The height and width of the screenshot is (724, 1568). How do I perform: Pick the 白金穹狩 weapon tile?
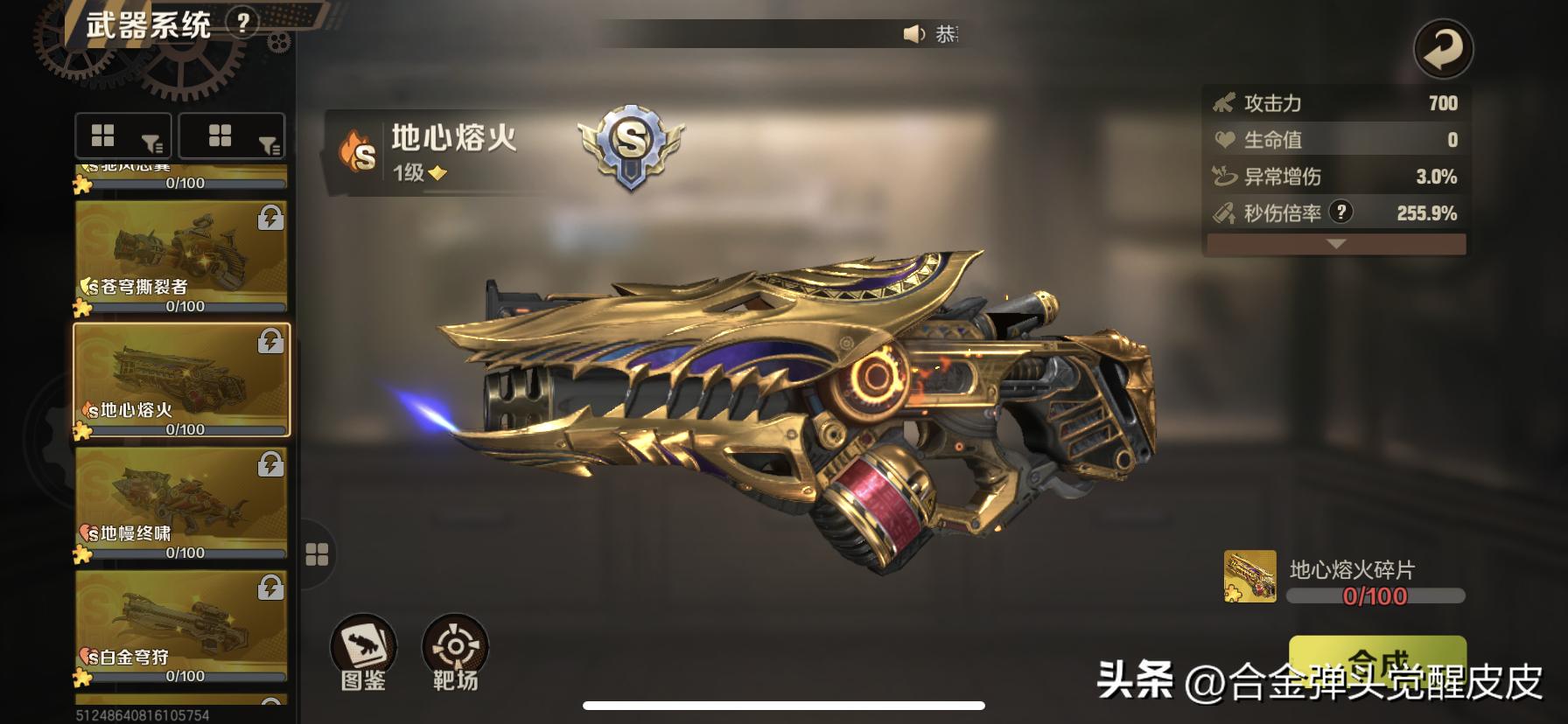tap(181, 625)
